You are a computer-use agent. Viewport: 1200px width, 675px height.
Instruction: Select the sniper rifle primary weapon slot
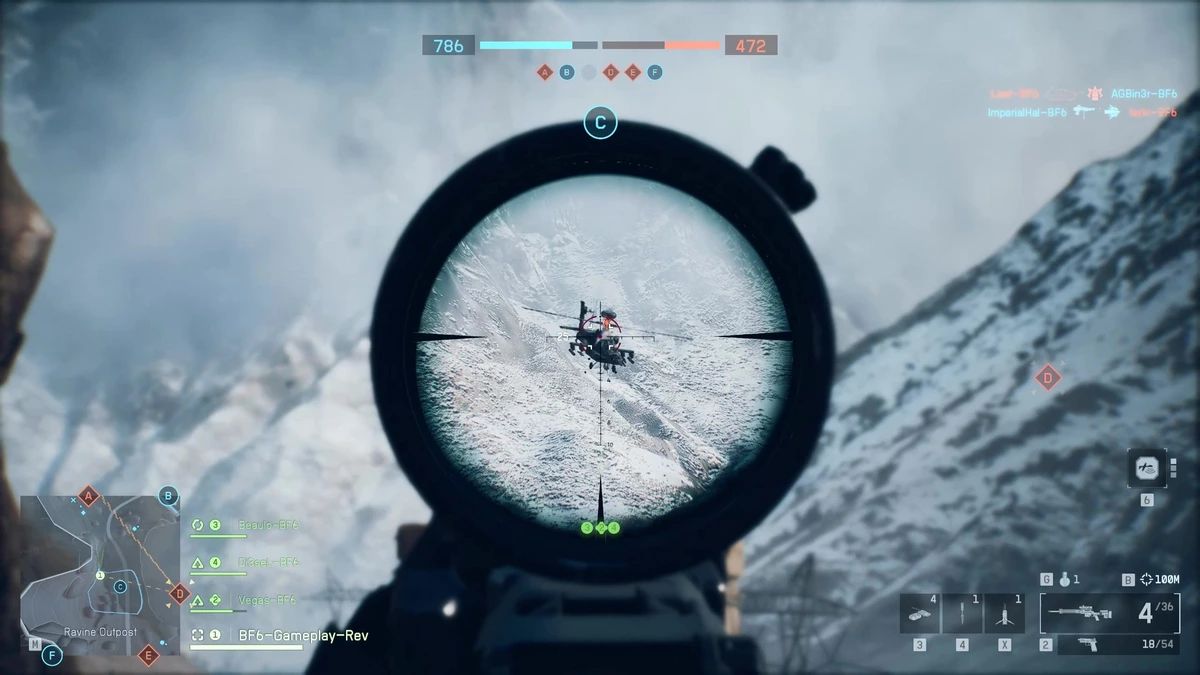[1109, 612]
